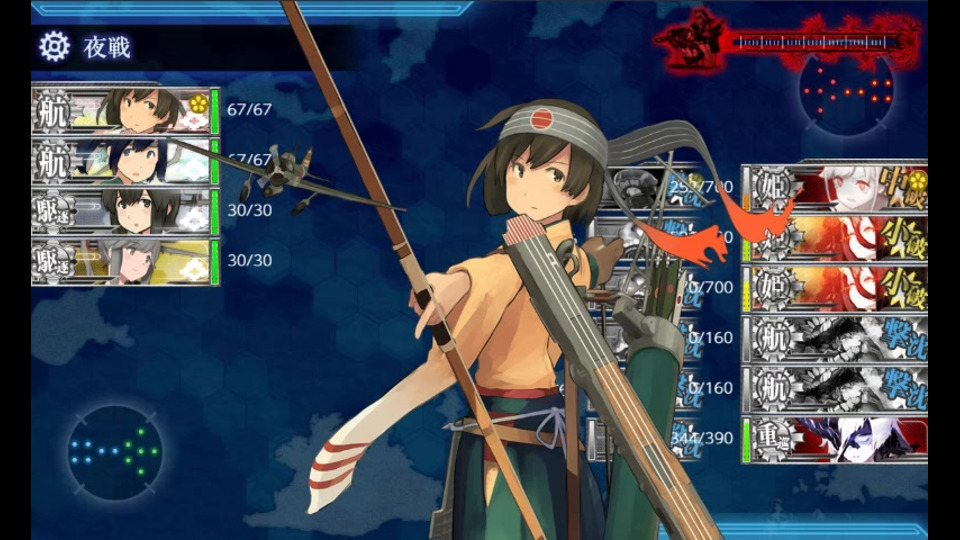
Task: Select the dark-blue-haired carrier card in the friendly fleet
Action: 124,160
